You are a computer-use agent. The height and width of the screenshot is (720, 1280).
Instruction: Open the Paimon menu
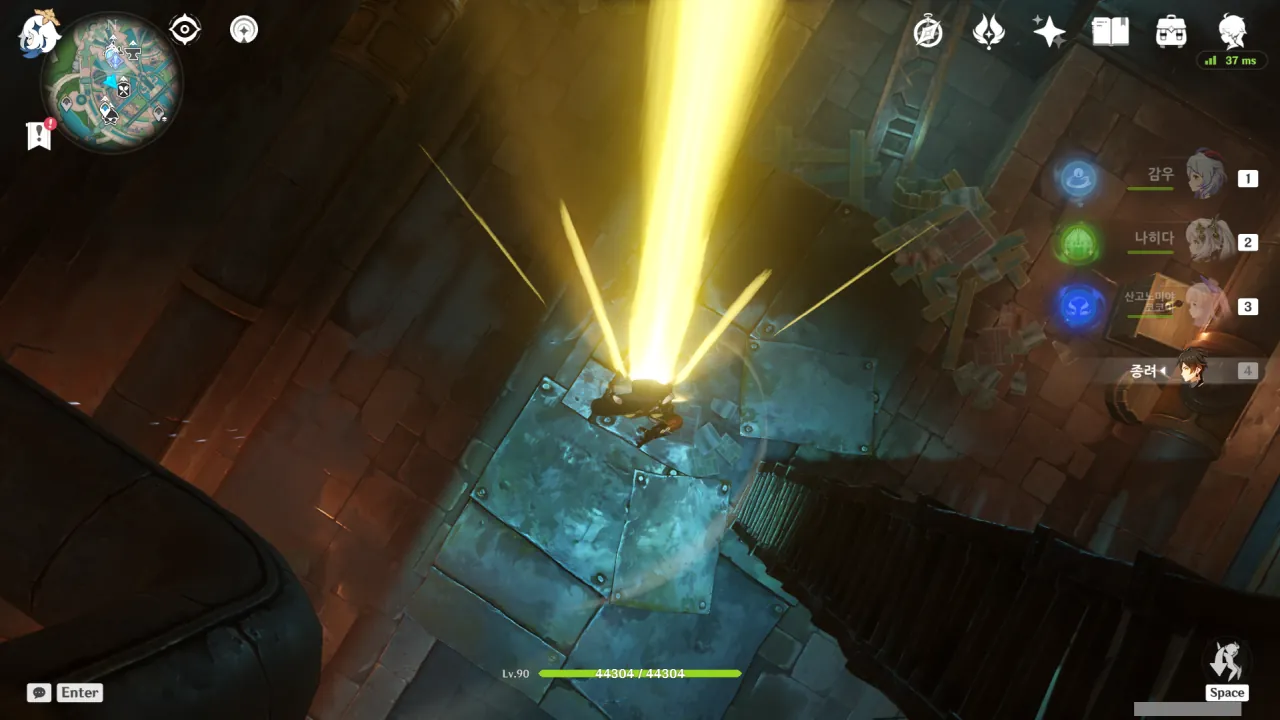click(40, 33)
